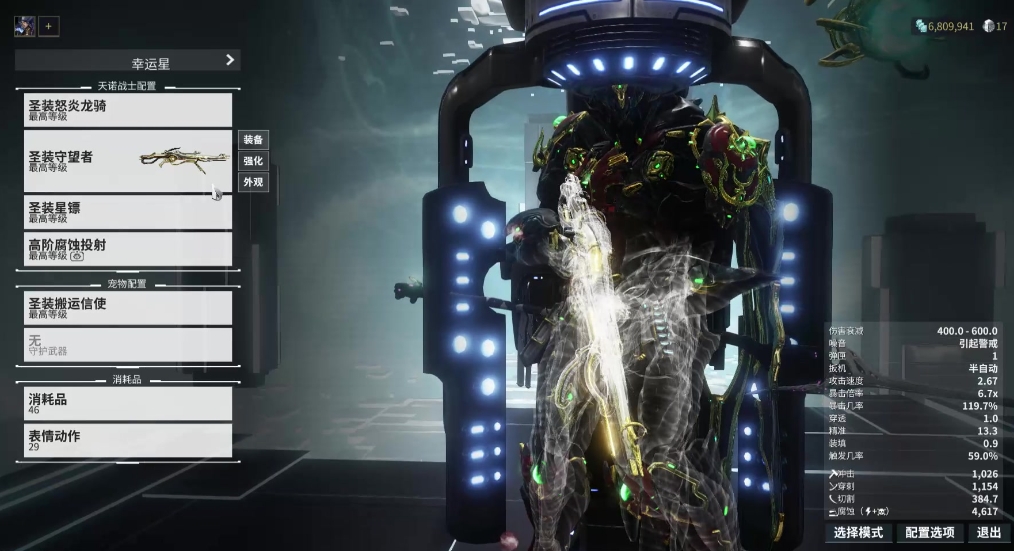Viewport: 1014px width, 551px height.
Task: Click the 装备 equip button
Action: coord(253,140)
